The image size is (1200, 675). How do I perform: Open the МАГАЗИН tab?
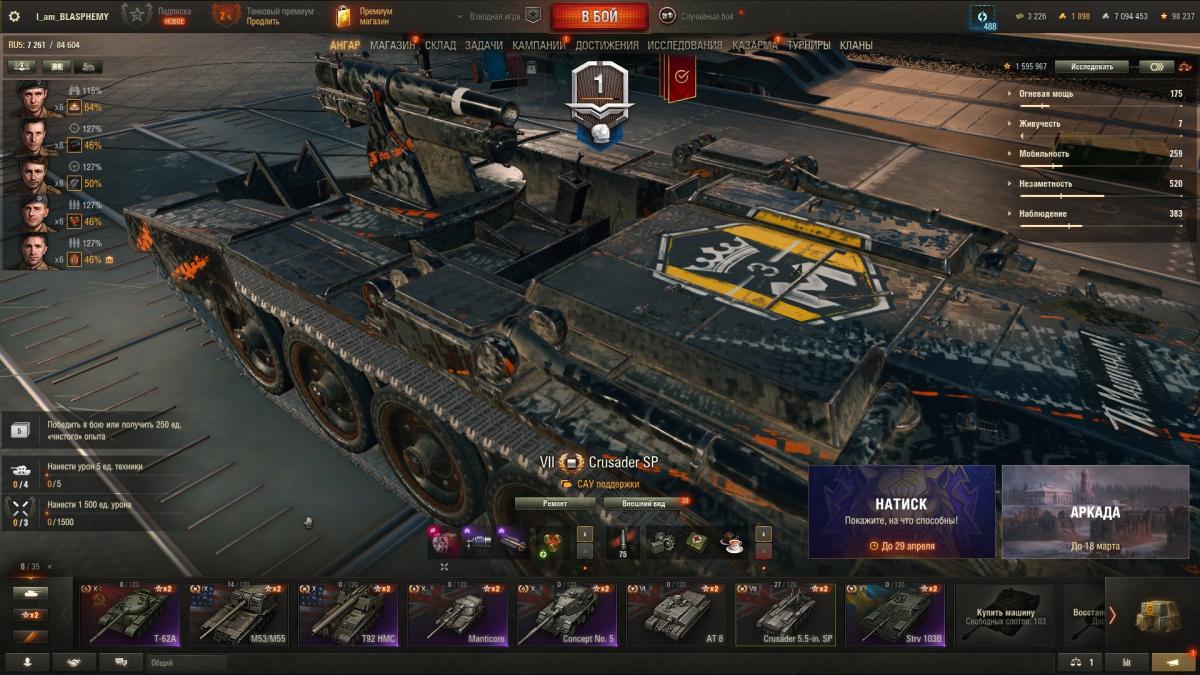click(392, 45)
